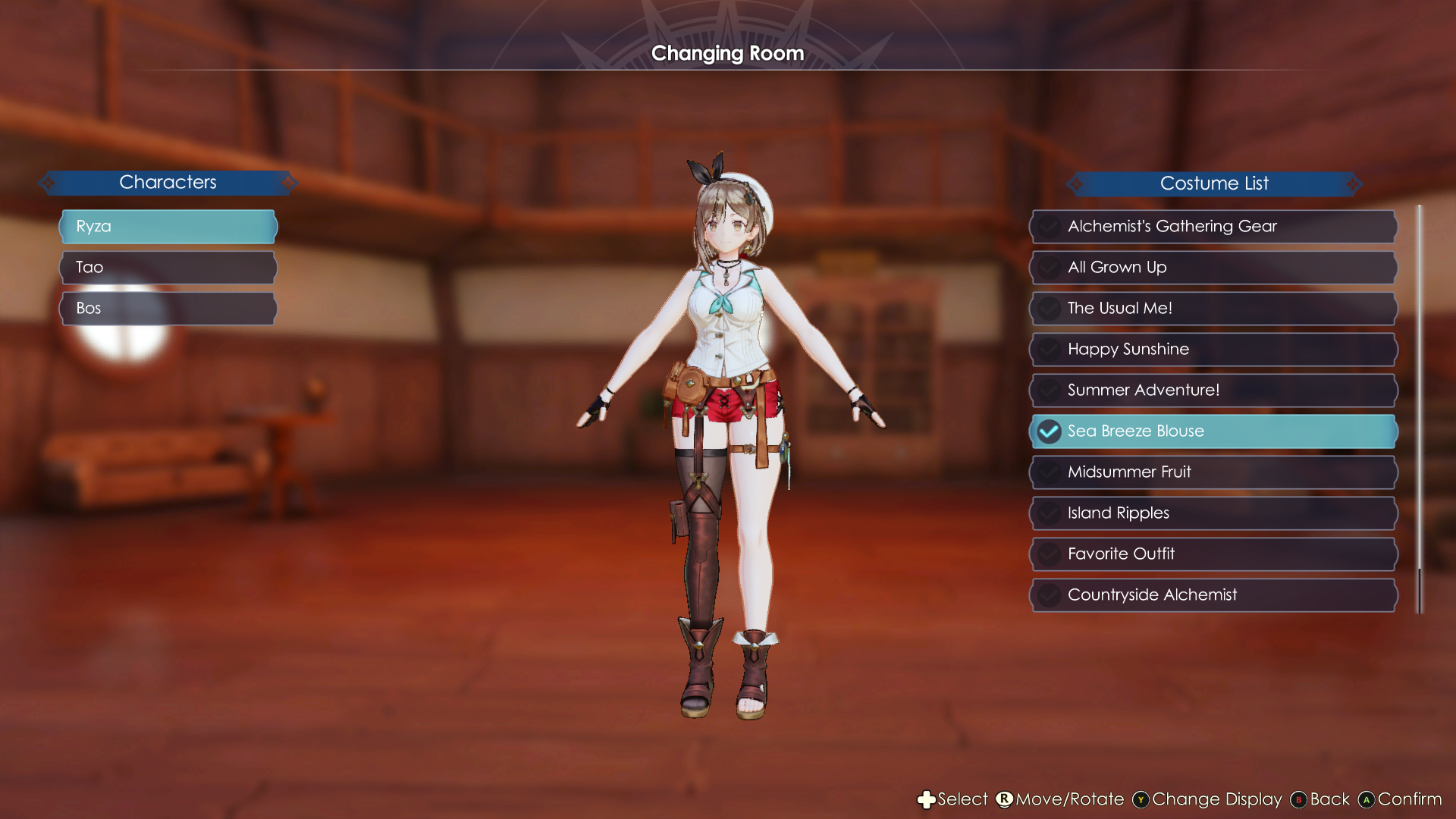Click the R button Move/Rotate icon
1456x819 pixels.
point(1004,799)
